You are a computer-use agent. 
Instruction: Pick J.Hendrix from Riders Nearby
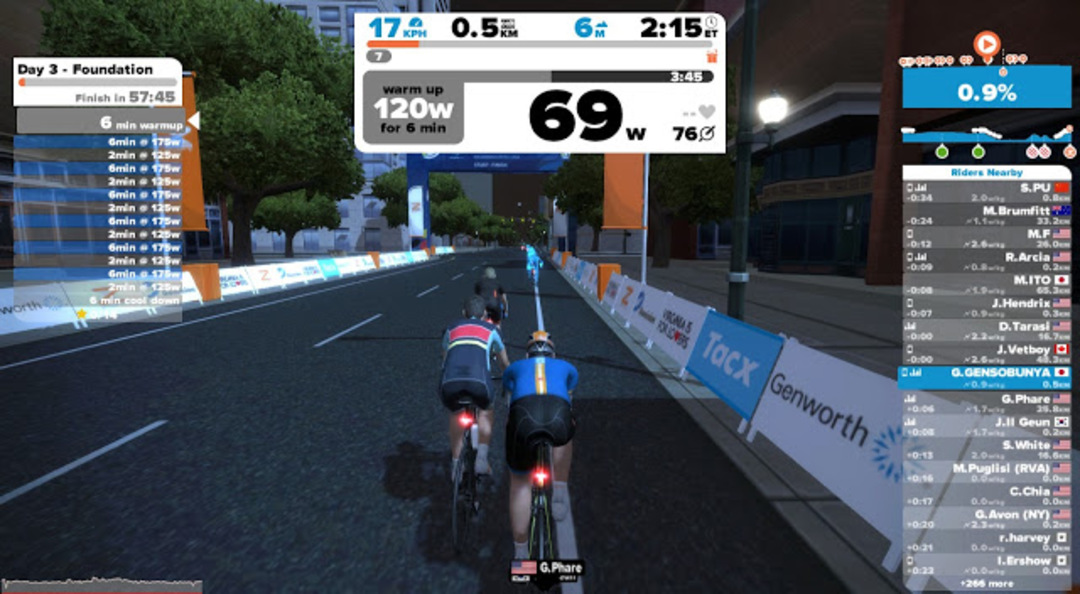tap(986, 307)
